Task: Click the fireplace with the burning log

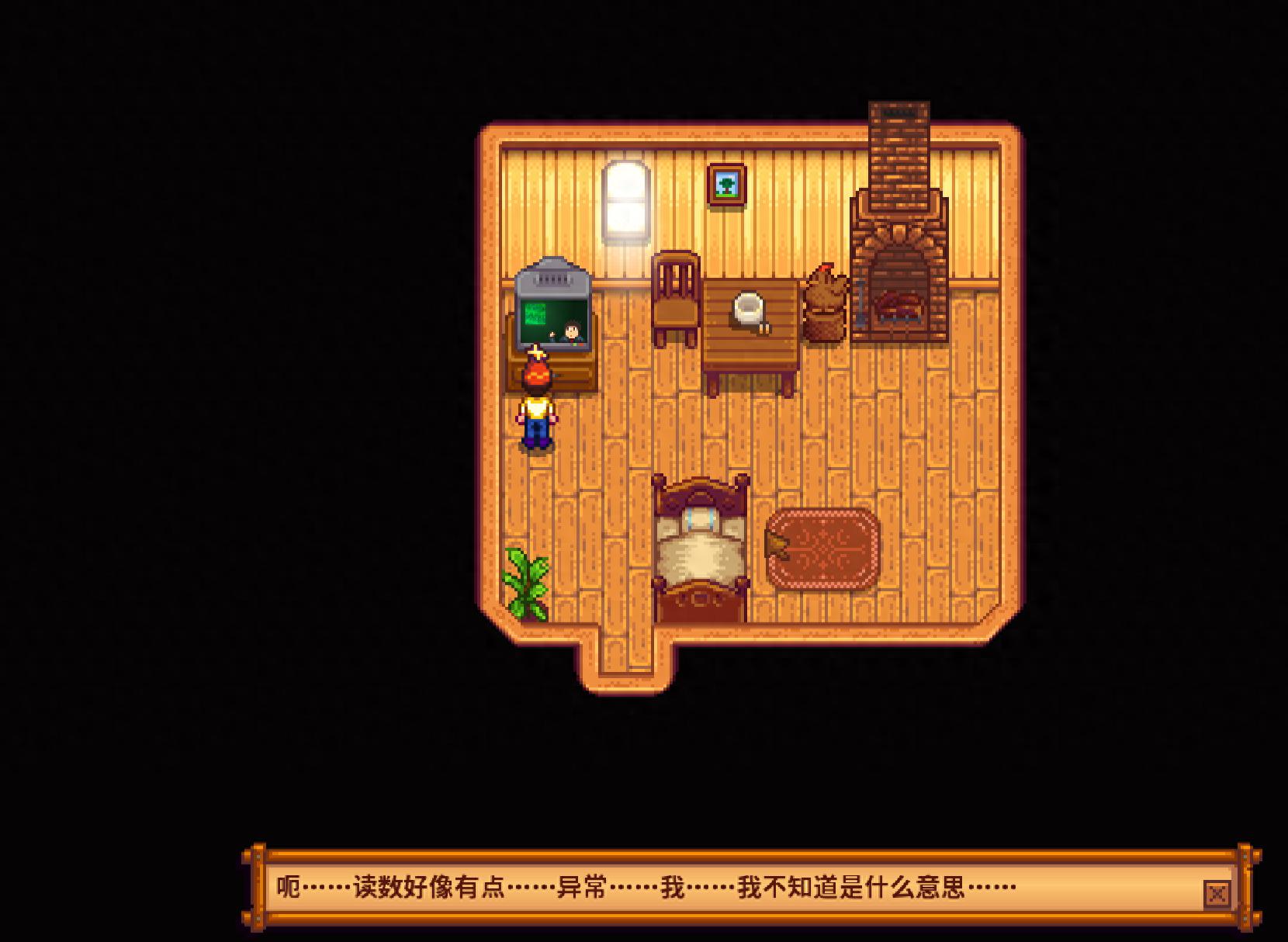Action: [x=898, y=303]
